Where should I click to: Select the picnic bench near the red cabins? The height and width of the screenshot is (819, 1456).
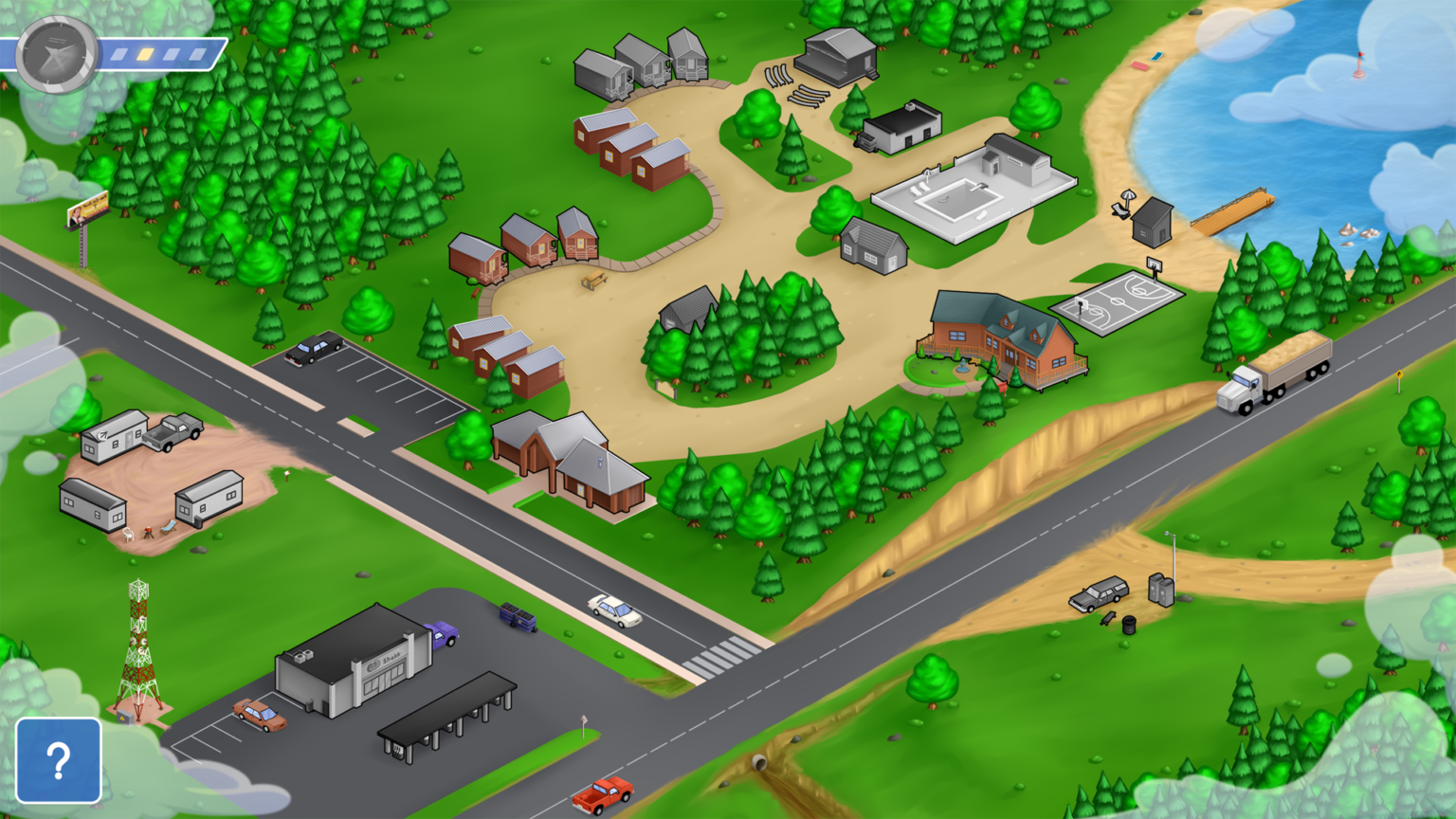click(592, 282)
